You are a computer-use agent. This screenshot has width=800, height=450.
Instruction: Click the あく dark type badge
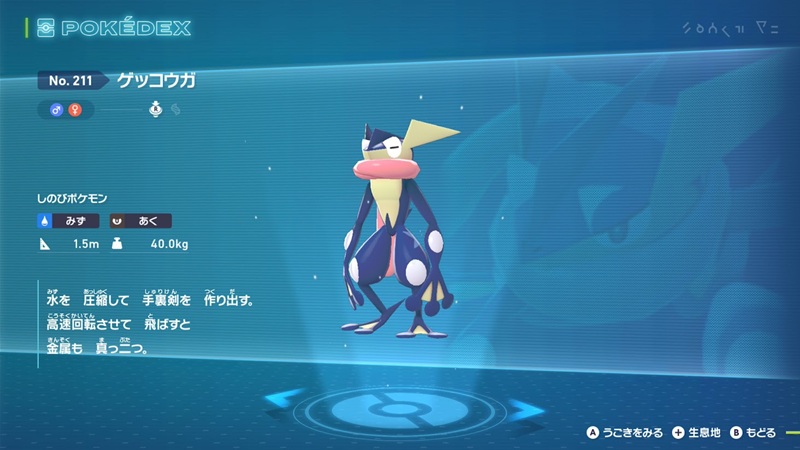(140, 221)
